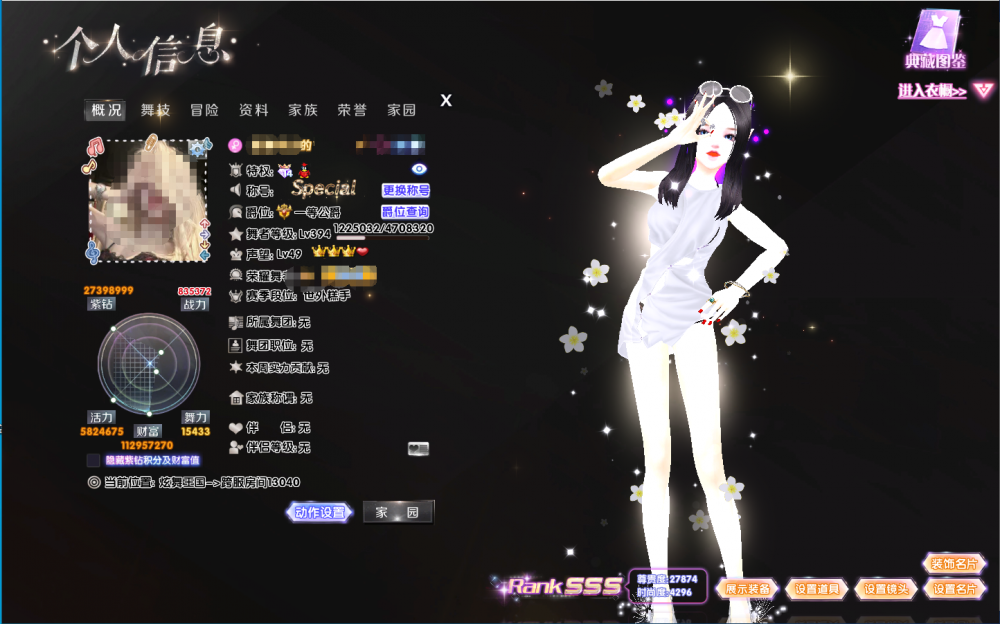Open the 冒险 tab

[x=204, y=110]
